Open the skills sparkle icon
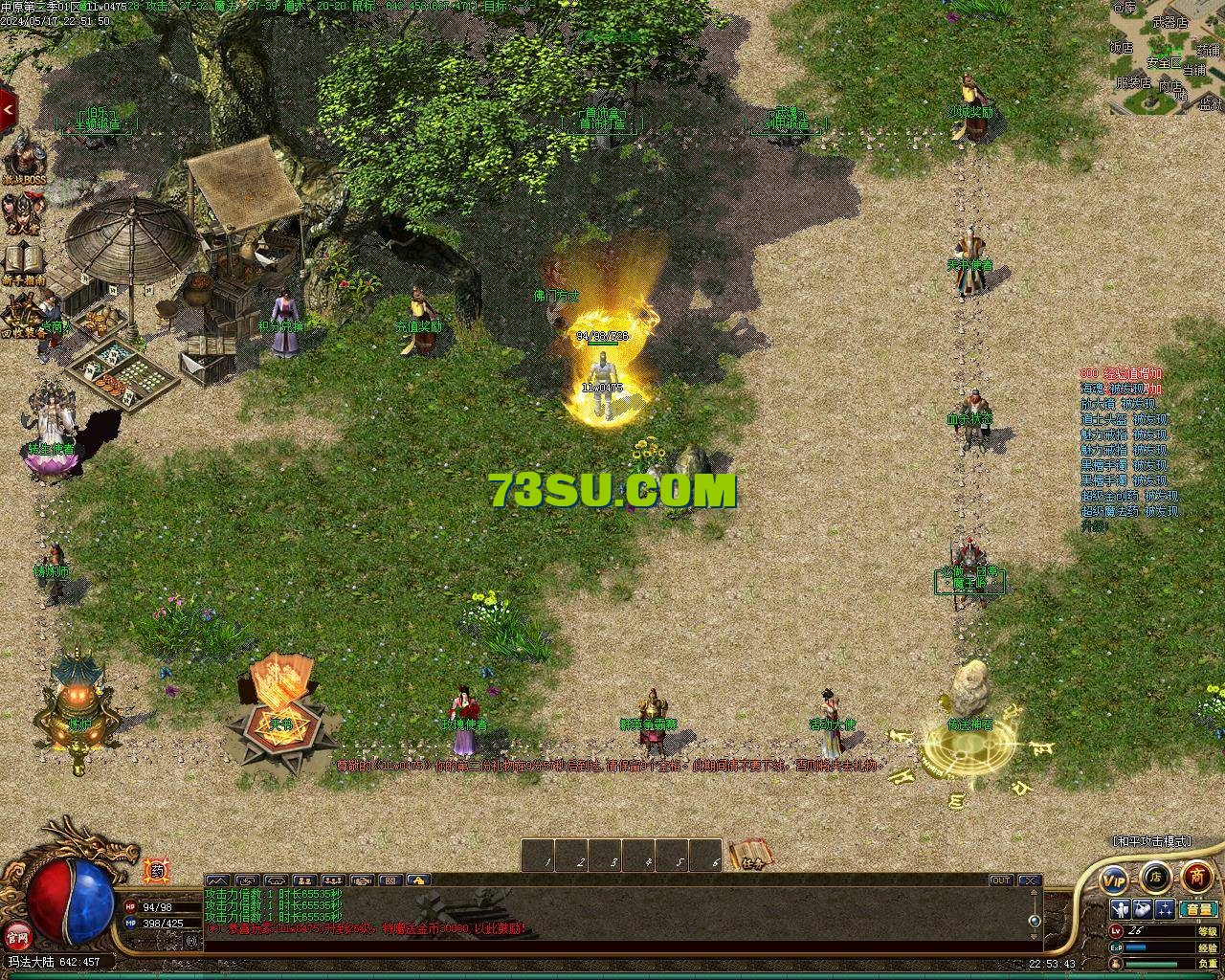 pyautogui.click(x=1165, y=909)
